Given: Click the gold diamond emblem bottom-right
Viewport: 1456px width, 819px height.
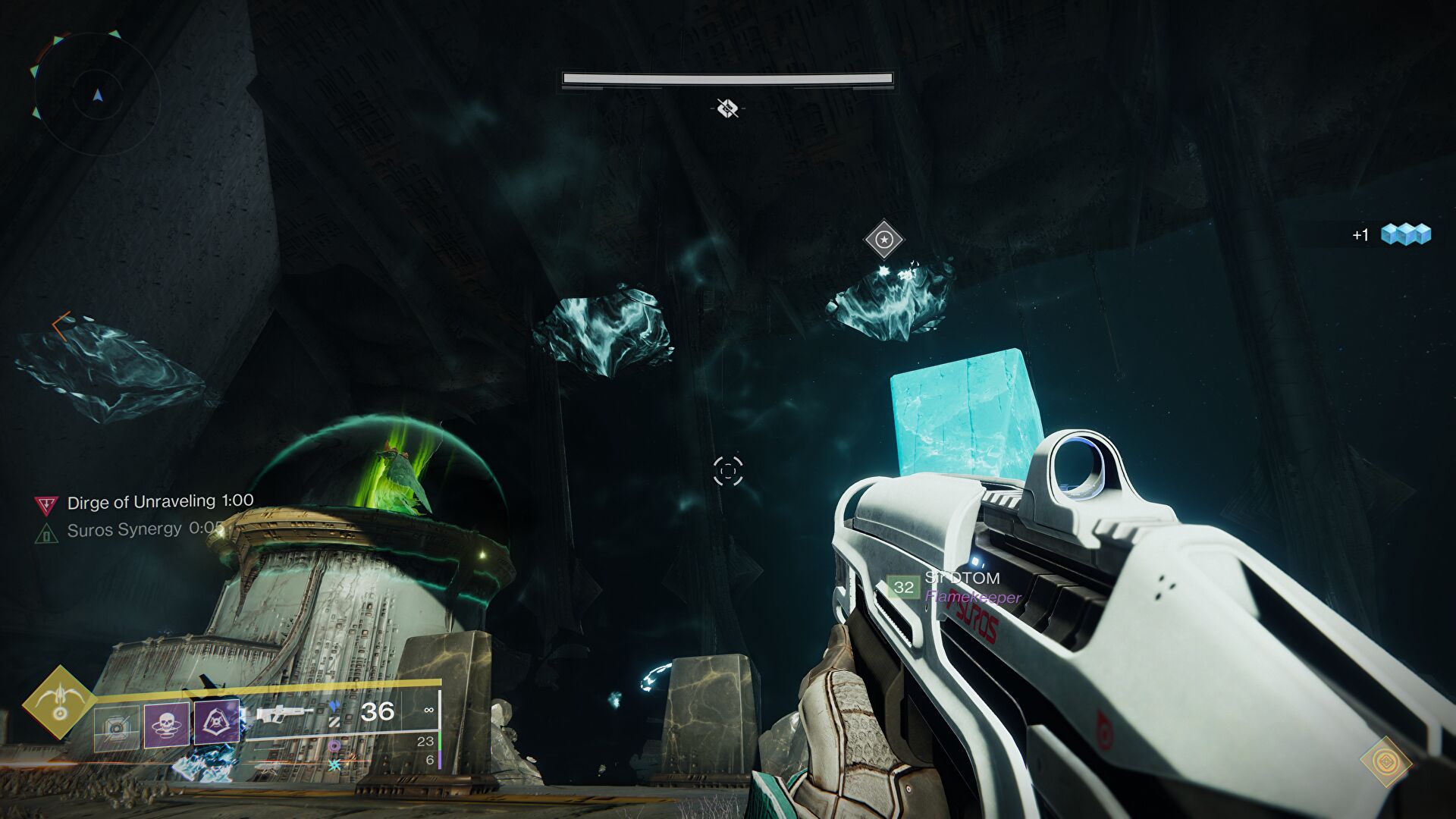Looking at the screenshot, I should coord(1385,761).
